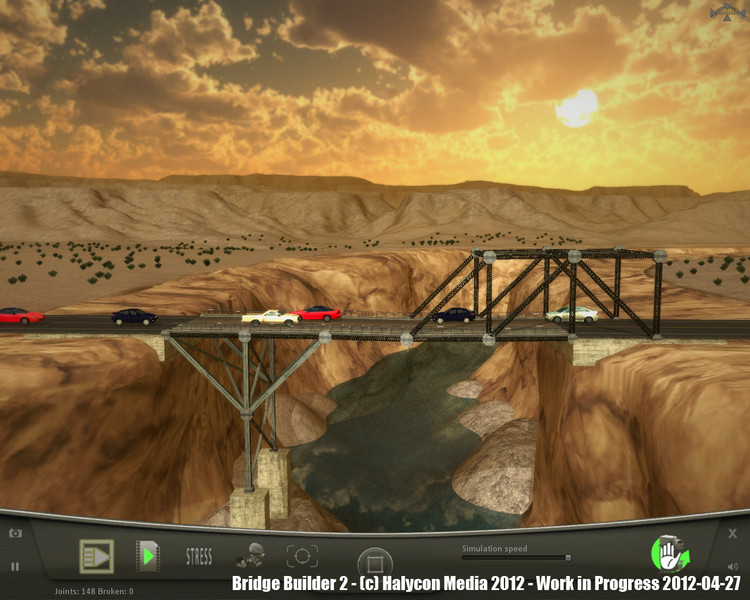Pause the simulation
This screenshot has width=750, height=600.
click(15, 566)
